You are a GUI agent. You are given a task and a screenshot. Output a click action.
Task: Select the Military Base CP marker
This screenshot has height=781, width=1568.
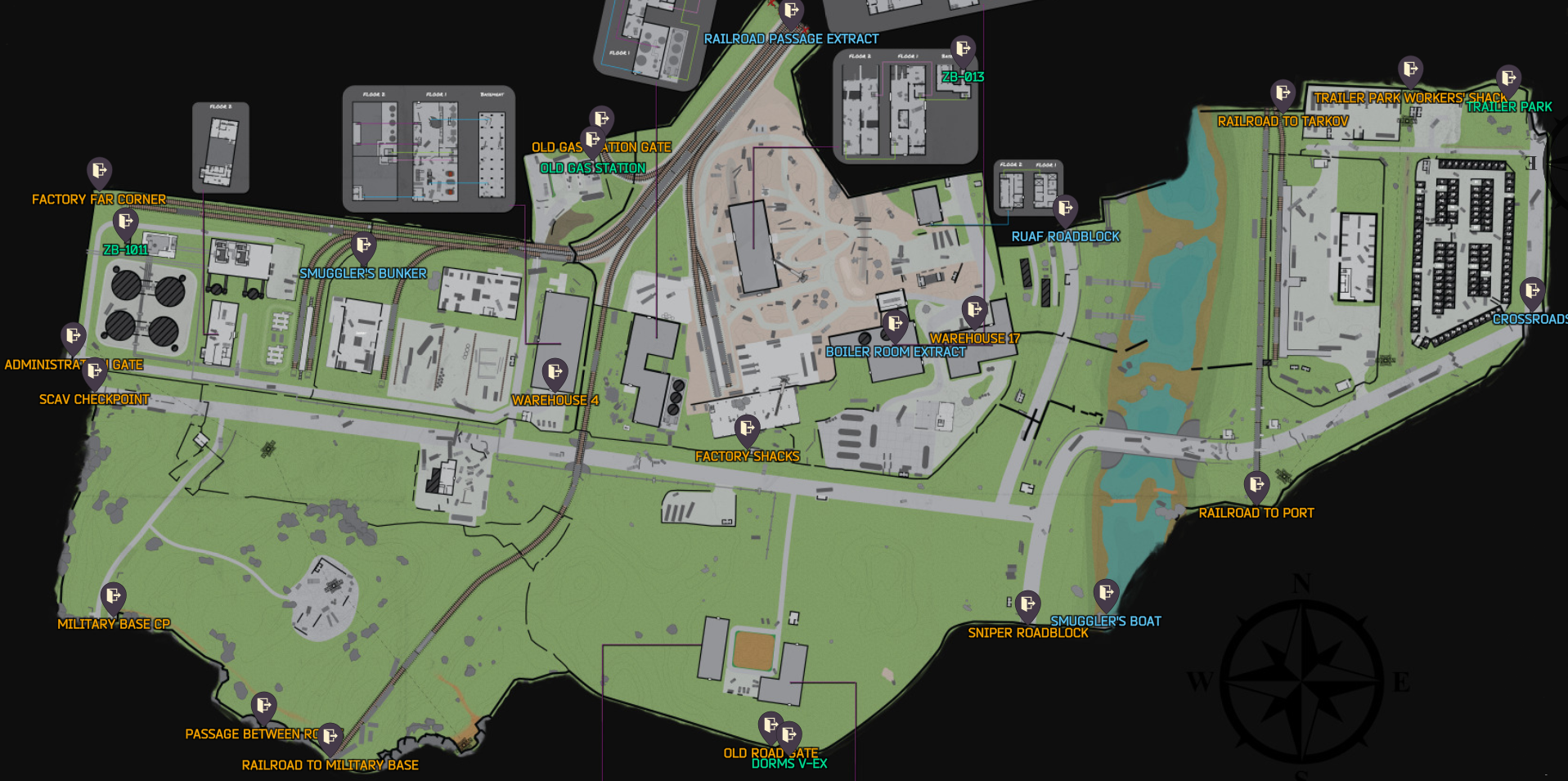[x=111, y=595]
